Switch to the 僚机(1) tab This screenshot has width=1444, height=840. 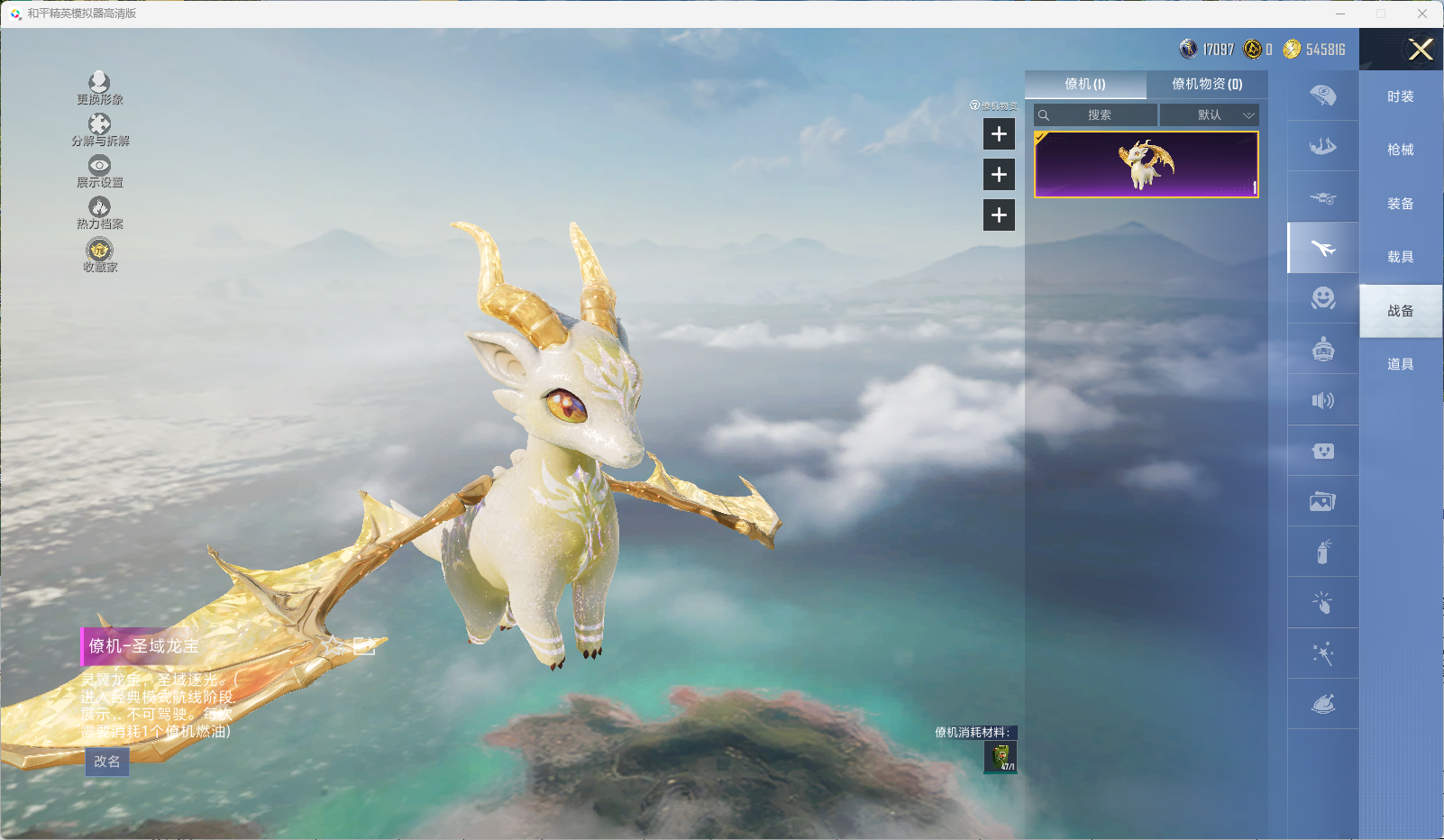[1085, 84]
